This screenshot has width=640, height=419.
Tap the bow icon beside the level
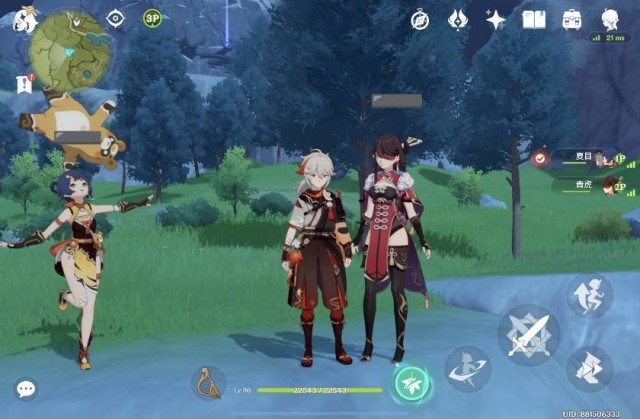[x=207, y=384]
